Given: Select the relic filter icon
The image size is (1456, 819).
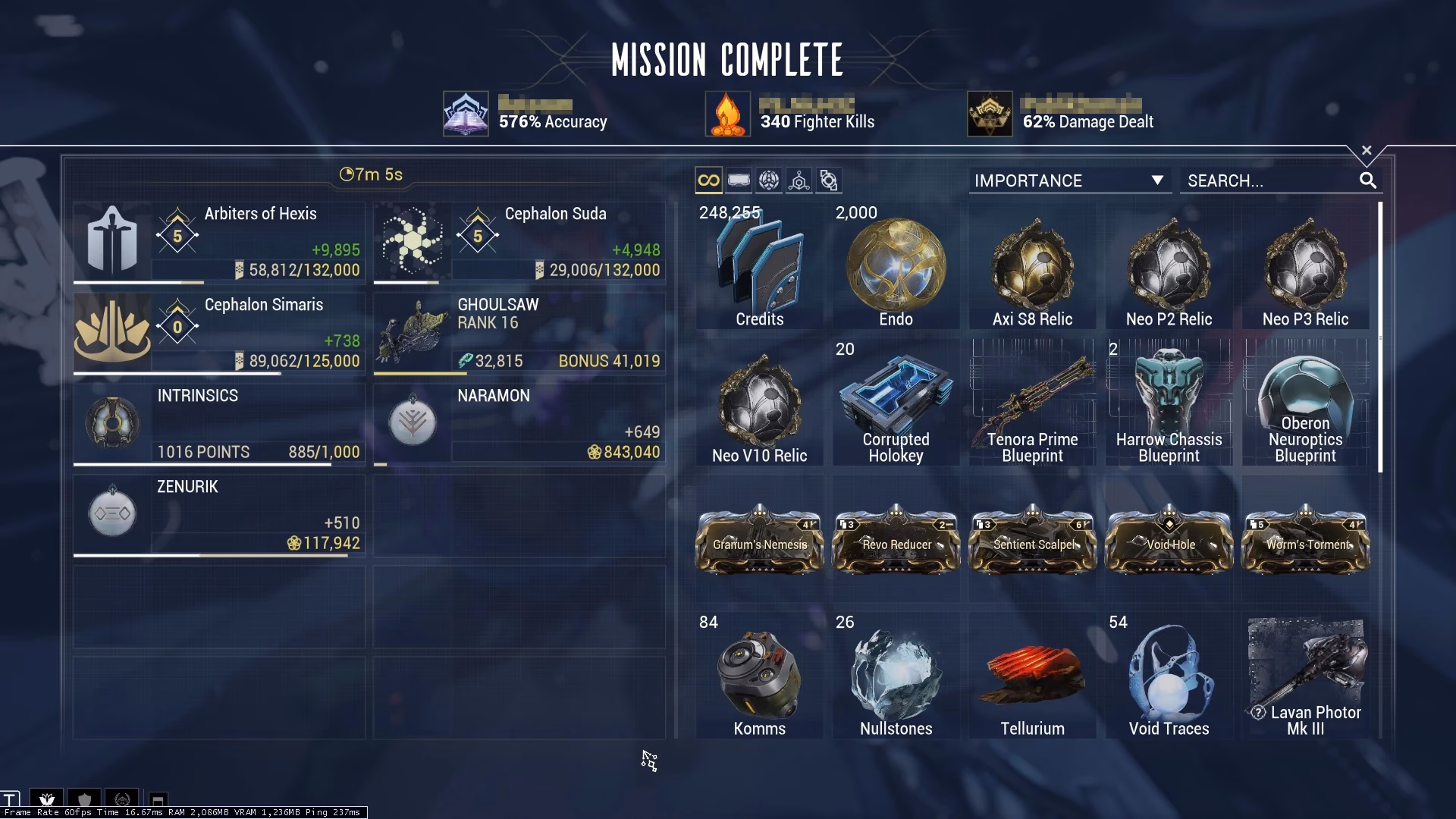Looking at the screenshot, I should tap(769, 180).
